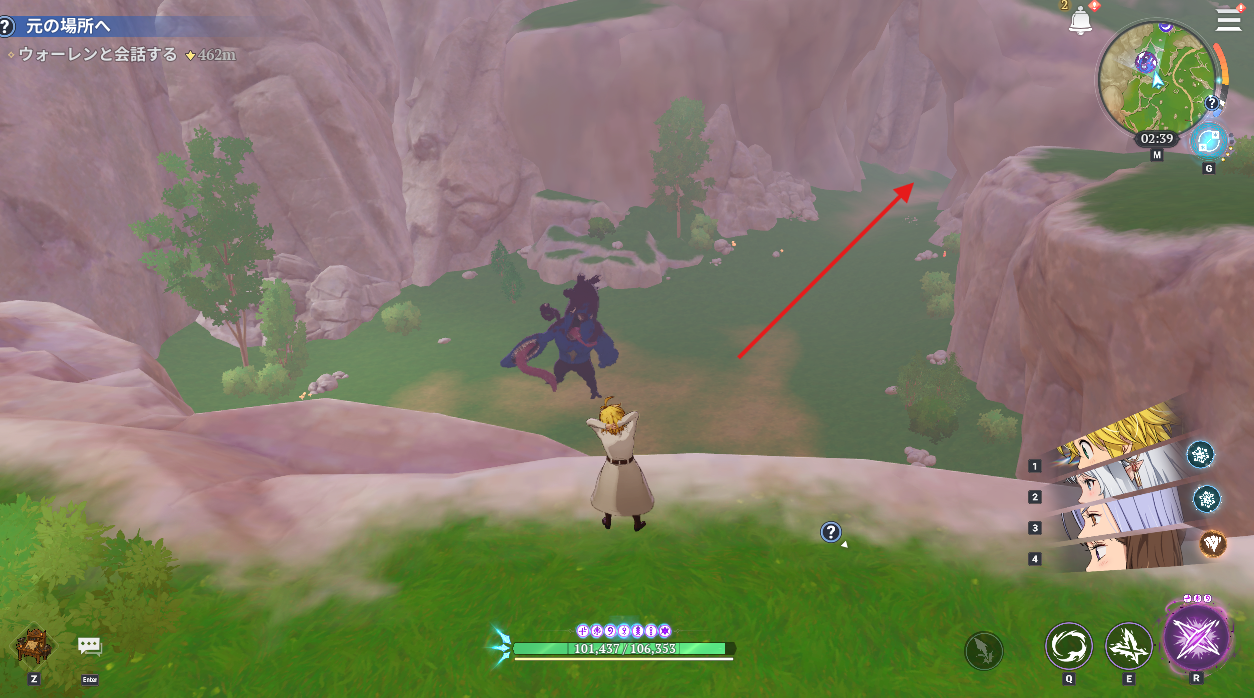Open the chat speech bubble
This screenshot has width=1254, height=698.
pyautogui.click(x=90, y=647)
